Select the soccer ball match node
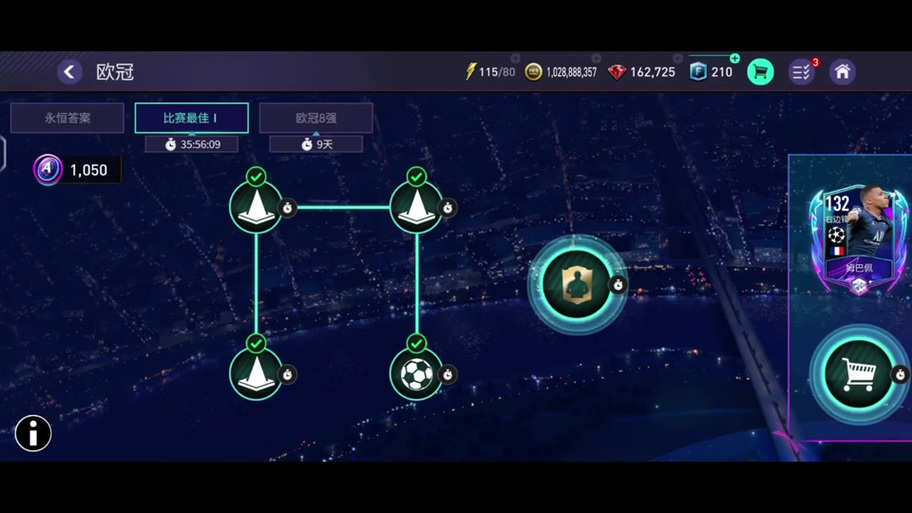Screen dimensions: 912x513 (x=416, y=375)
